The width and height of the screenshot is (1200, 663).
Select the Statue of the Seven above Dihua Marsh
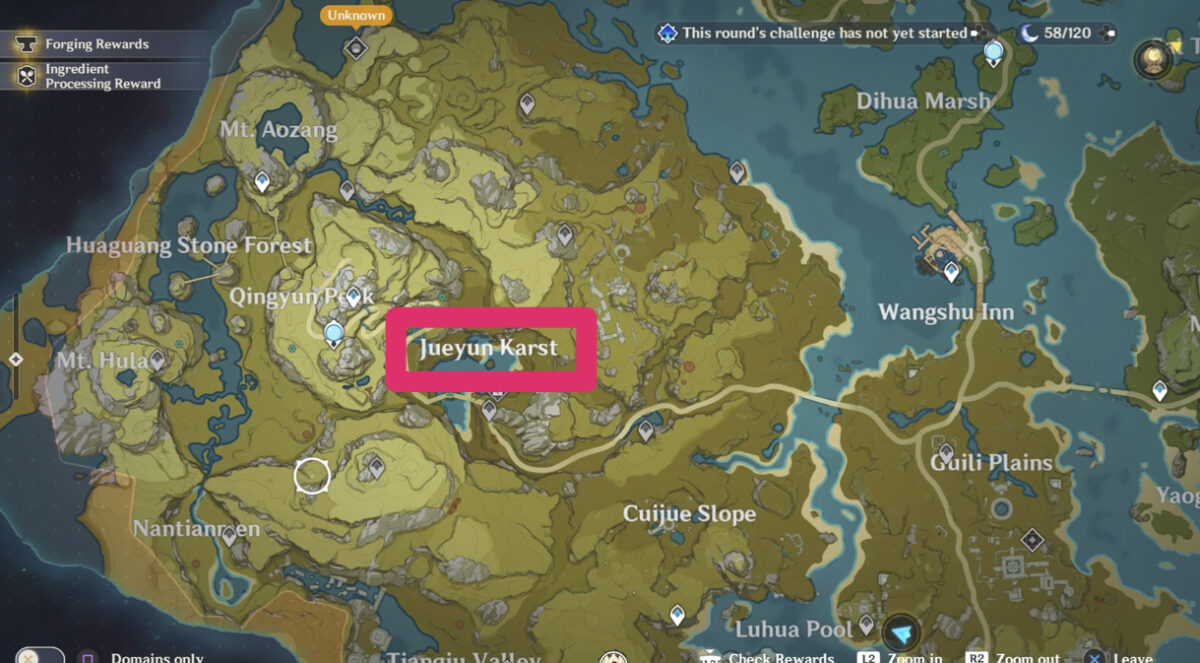pyautogui.click(x=993, y=53)
